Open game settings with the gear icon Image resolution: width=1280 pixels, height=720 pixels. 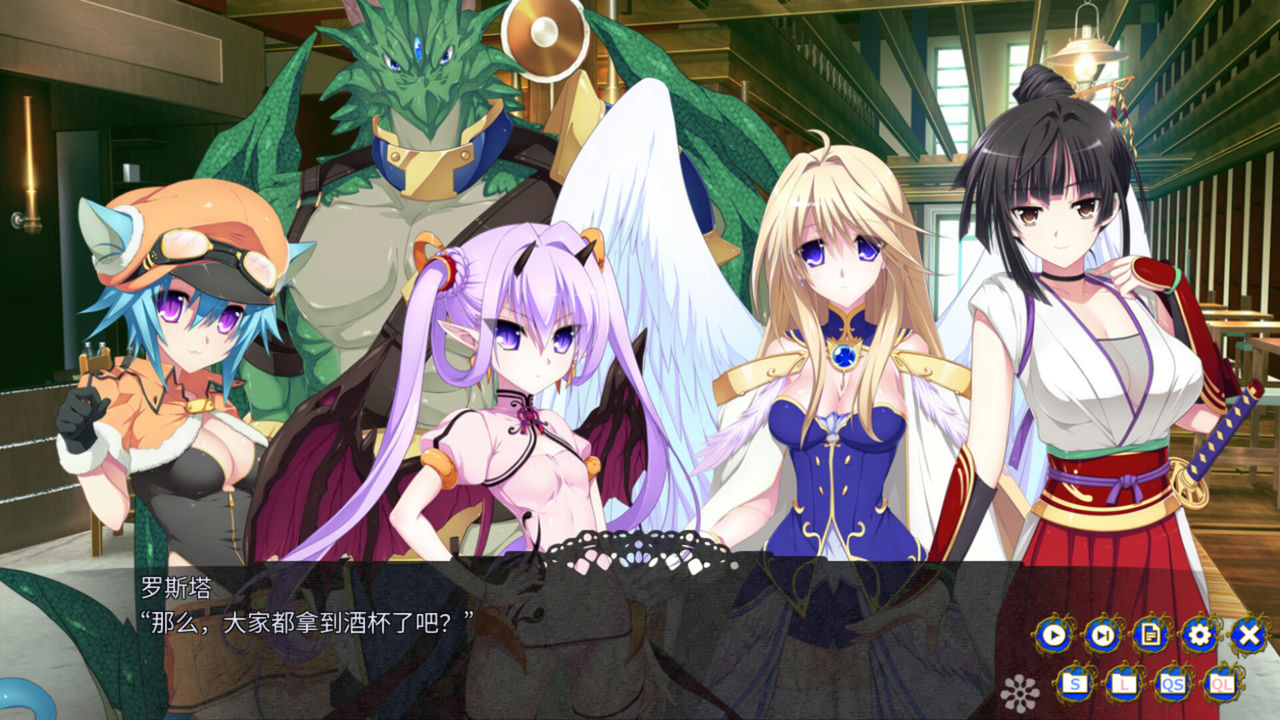(x=1198, y=634)
